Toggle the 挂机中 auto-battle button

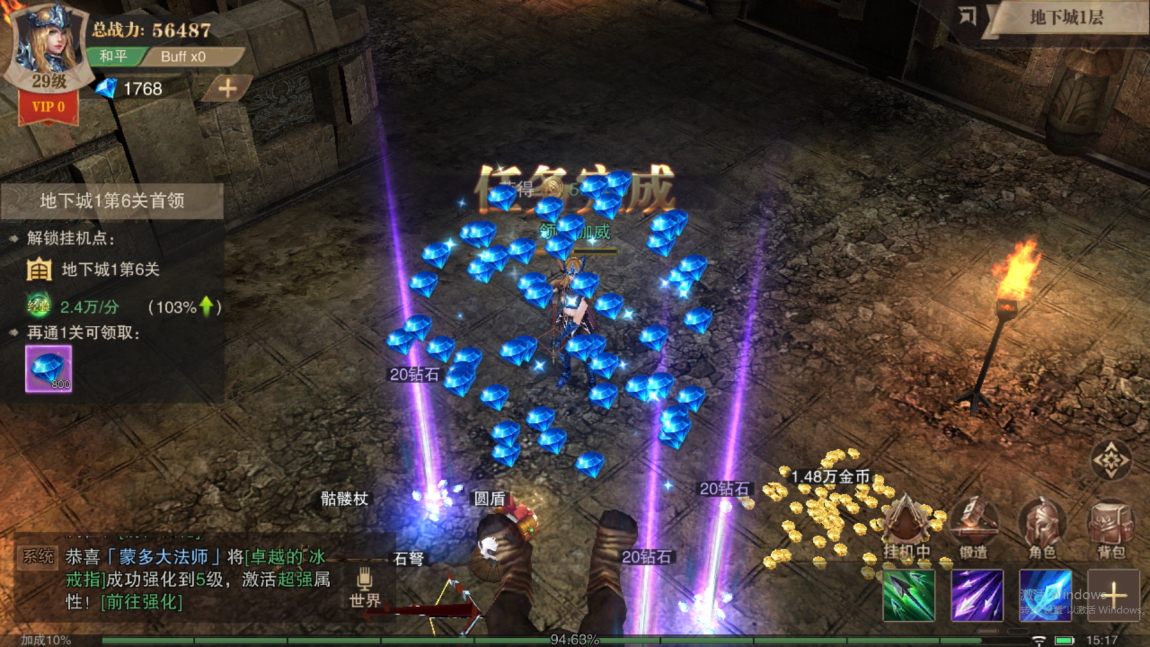pos(907,527)
